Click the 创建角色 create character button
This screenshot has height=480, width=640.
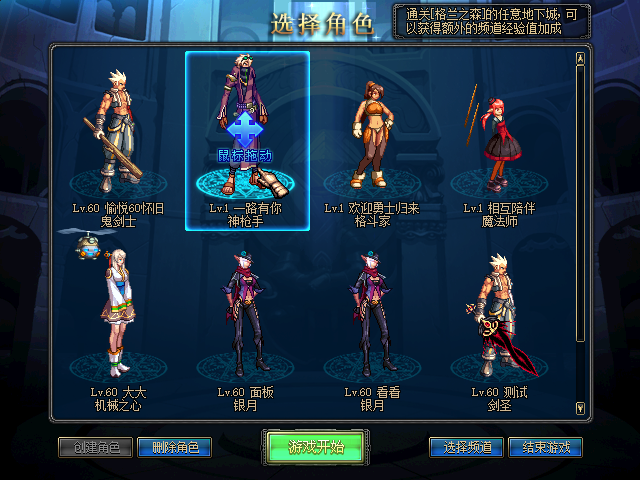pos(96,447)
